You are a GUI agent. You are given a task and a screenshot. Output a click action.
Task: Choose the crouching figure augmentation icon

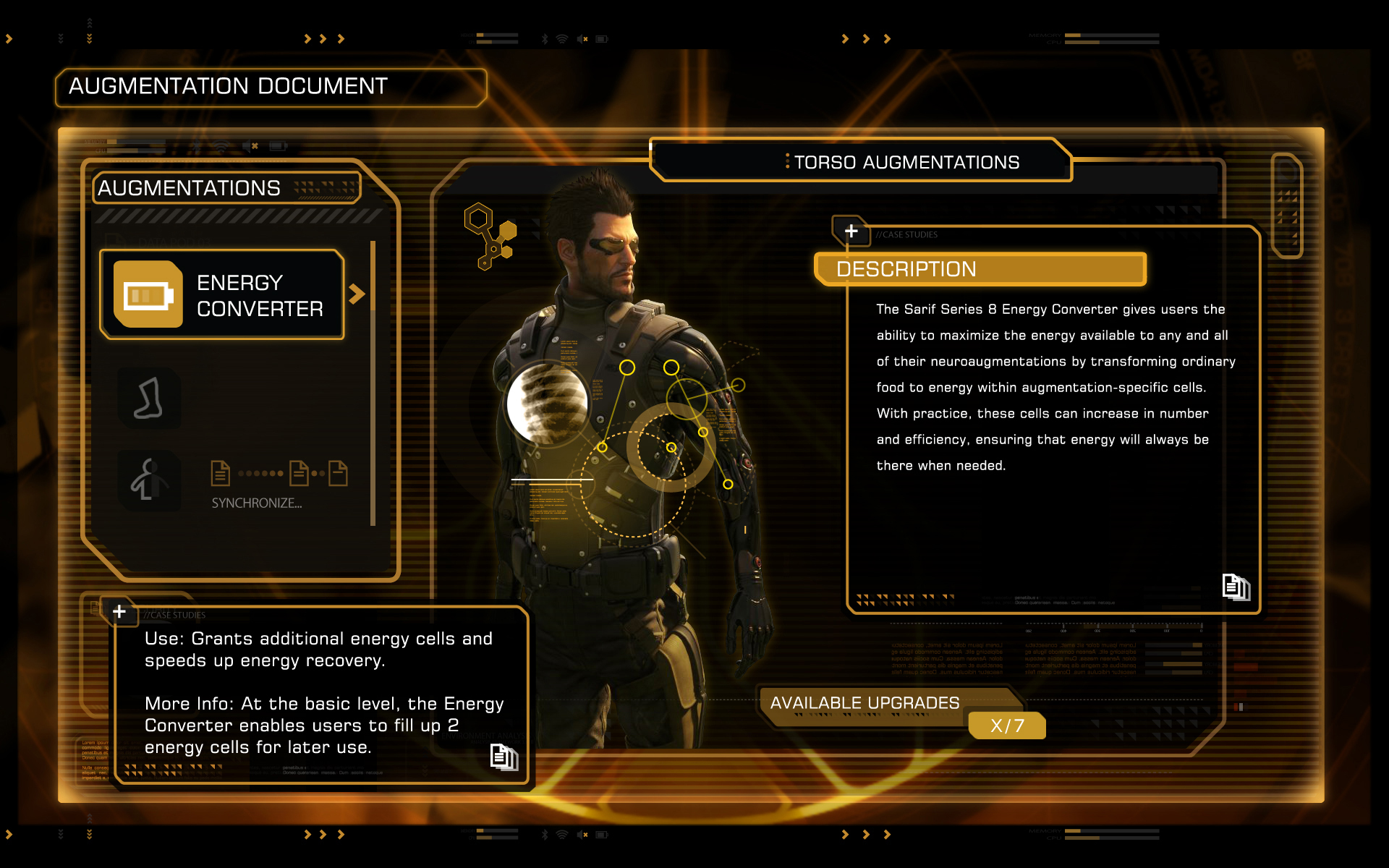tap(149, 481)
